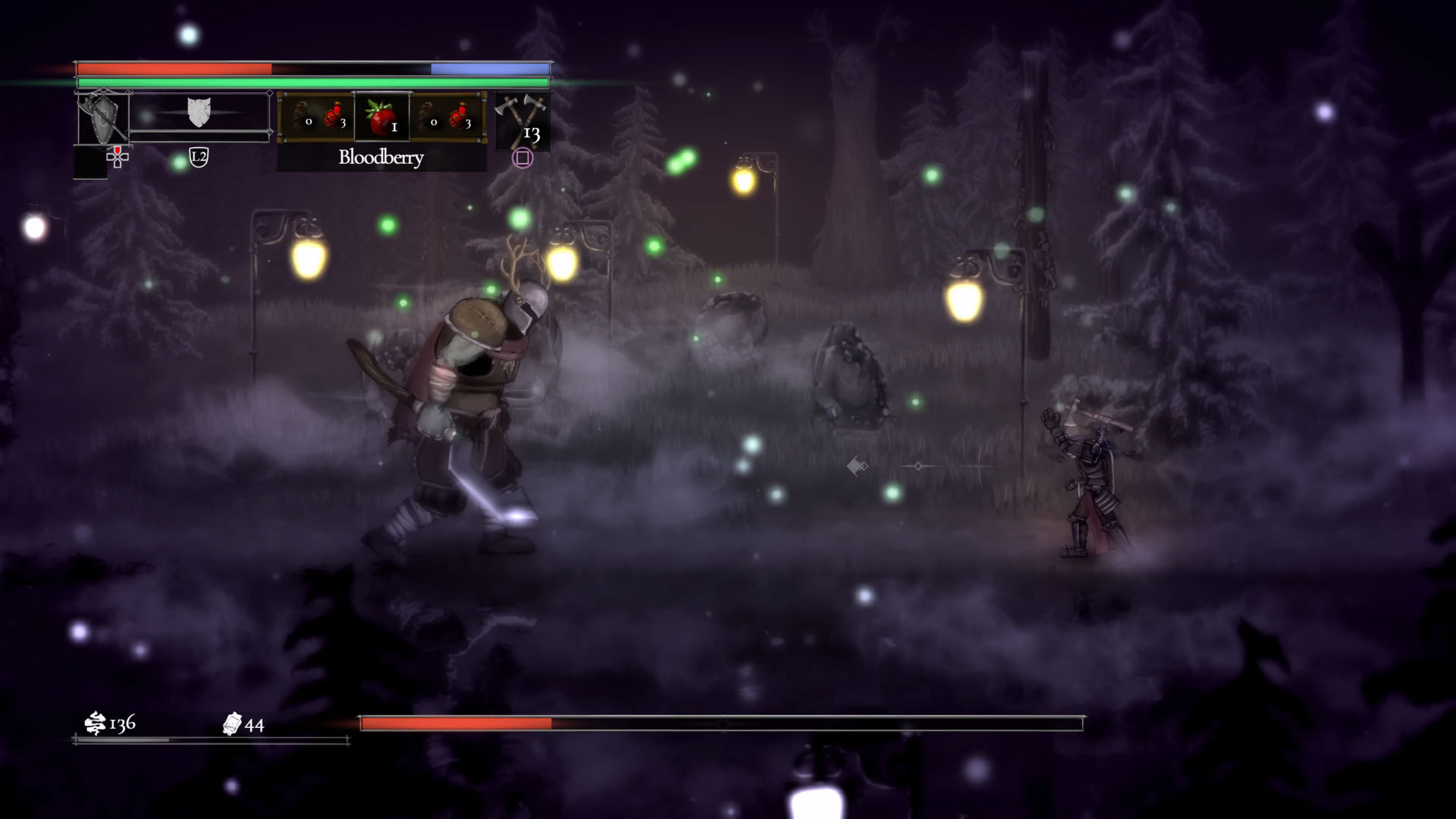This screenshot has height=819, width=1456.
Task: Select the Bloodberry consumable slot
Action: [x=381, y=117]
